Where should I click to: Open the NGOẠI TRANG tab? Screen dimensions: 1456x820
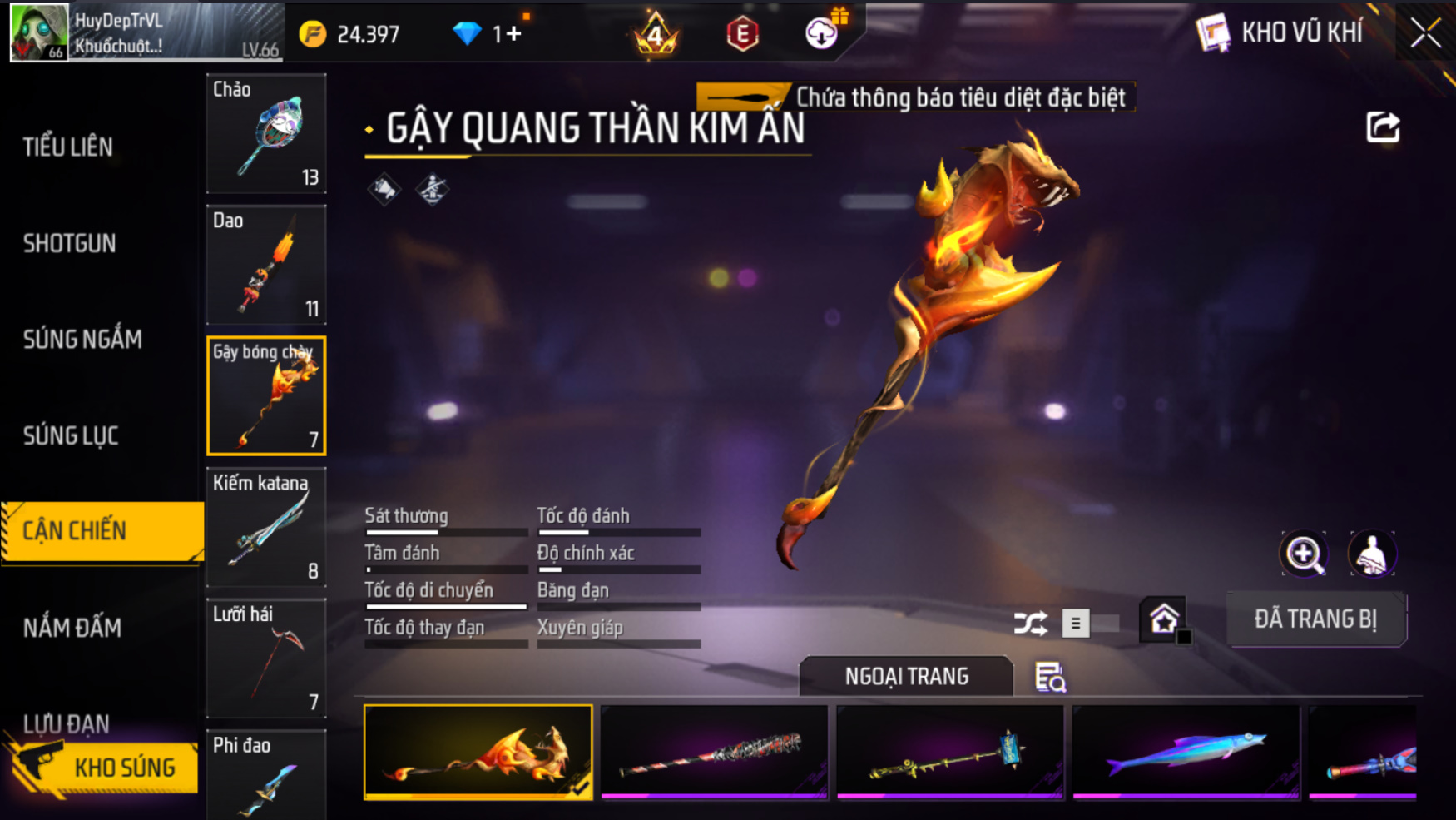click(906, 676)
